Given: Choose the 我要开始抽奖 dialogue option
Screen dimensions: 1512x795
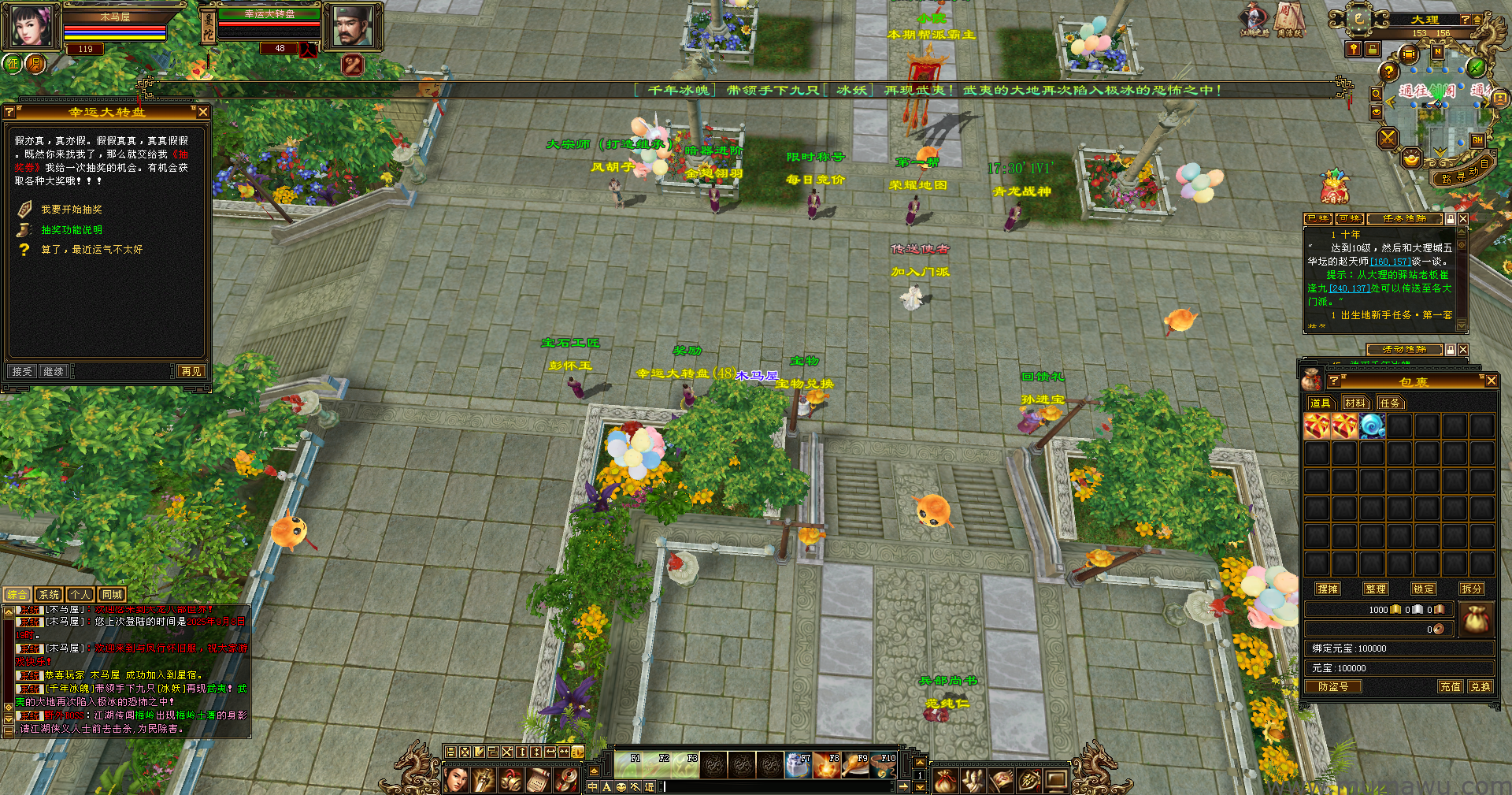Looking at the screenshot, I should click(x=72, y=210).
